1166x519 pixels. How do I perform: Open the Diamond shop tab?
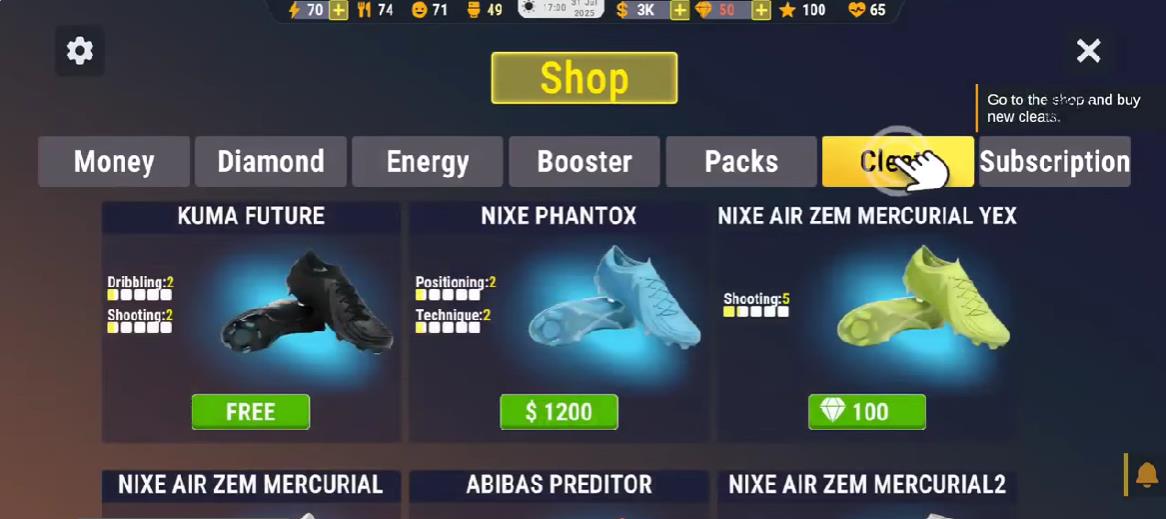[x=271, y=162]
